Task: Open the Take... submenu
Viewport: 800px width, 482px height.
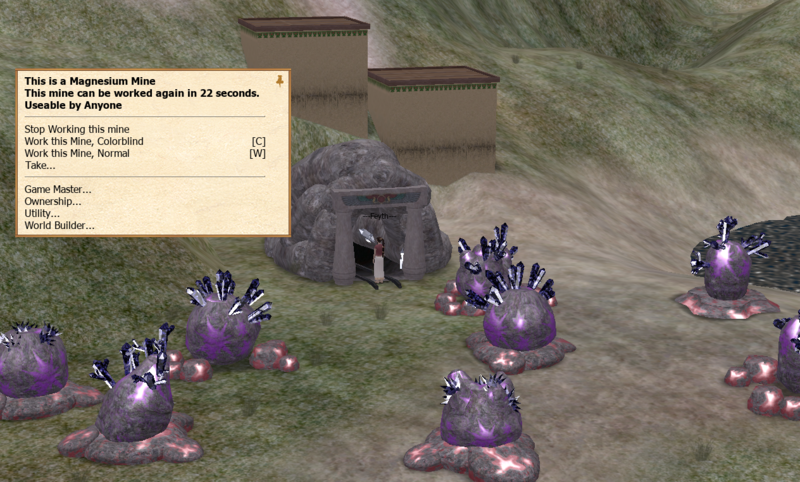Action: coord(40,166)
